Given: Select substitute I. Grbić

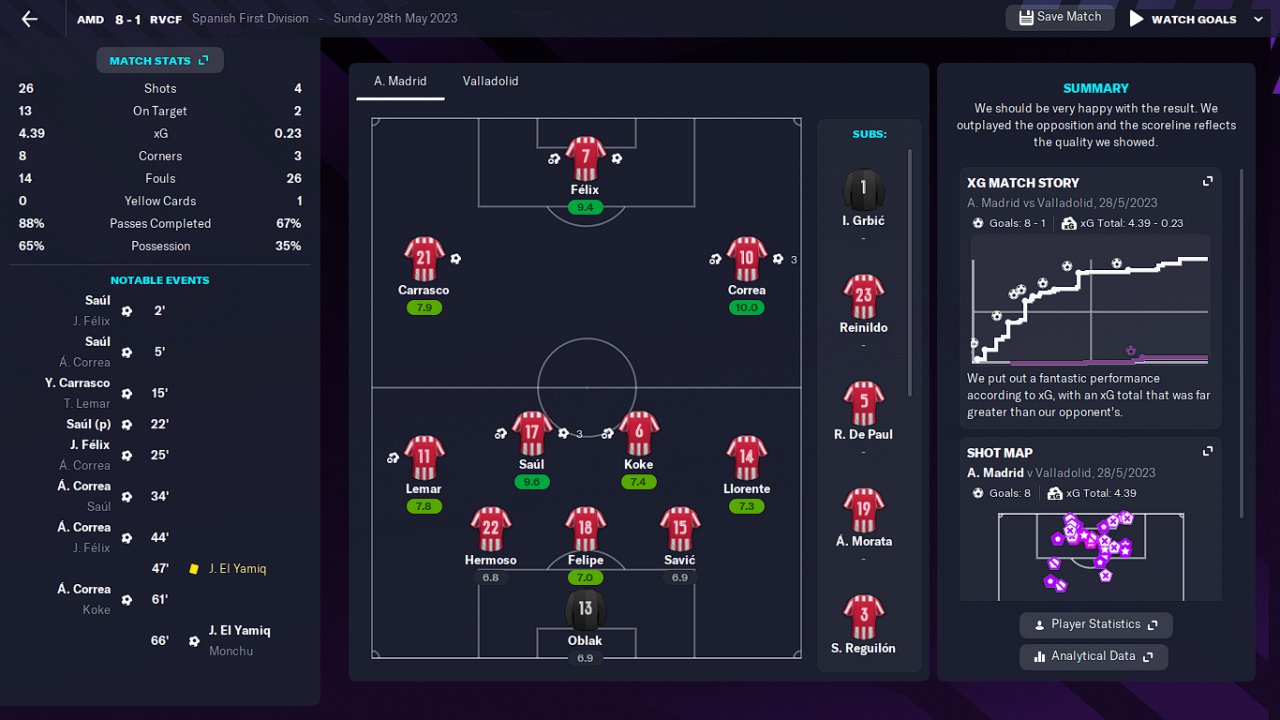Looking at the screenshot, I should click(x=863, y=190).
